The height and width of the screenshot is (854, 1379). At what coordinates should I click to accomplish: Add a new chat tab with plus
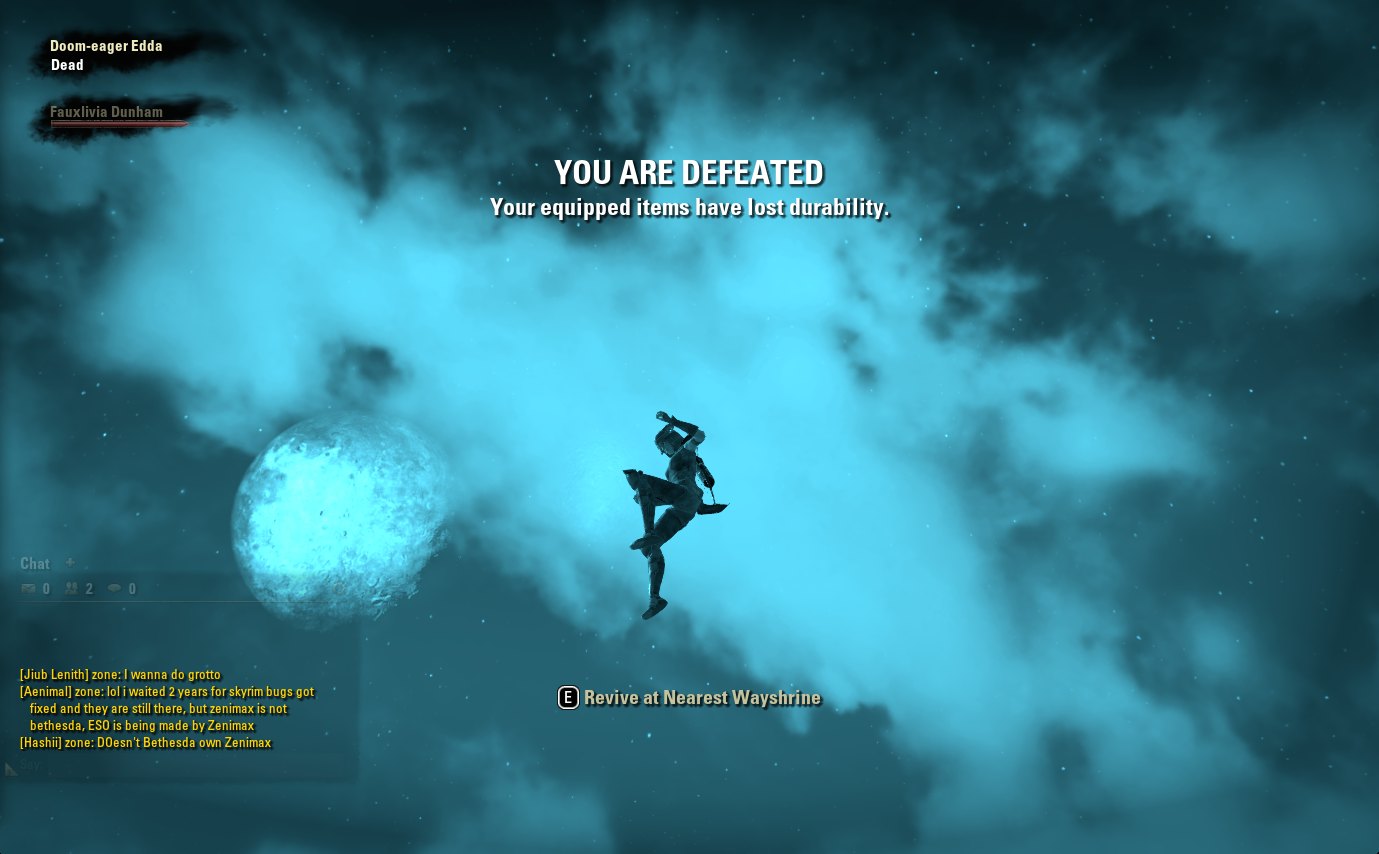[x=70, y=563]
